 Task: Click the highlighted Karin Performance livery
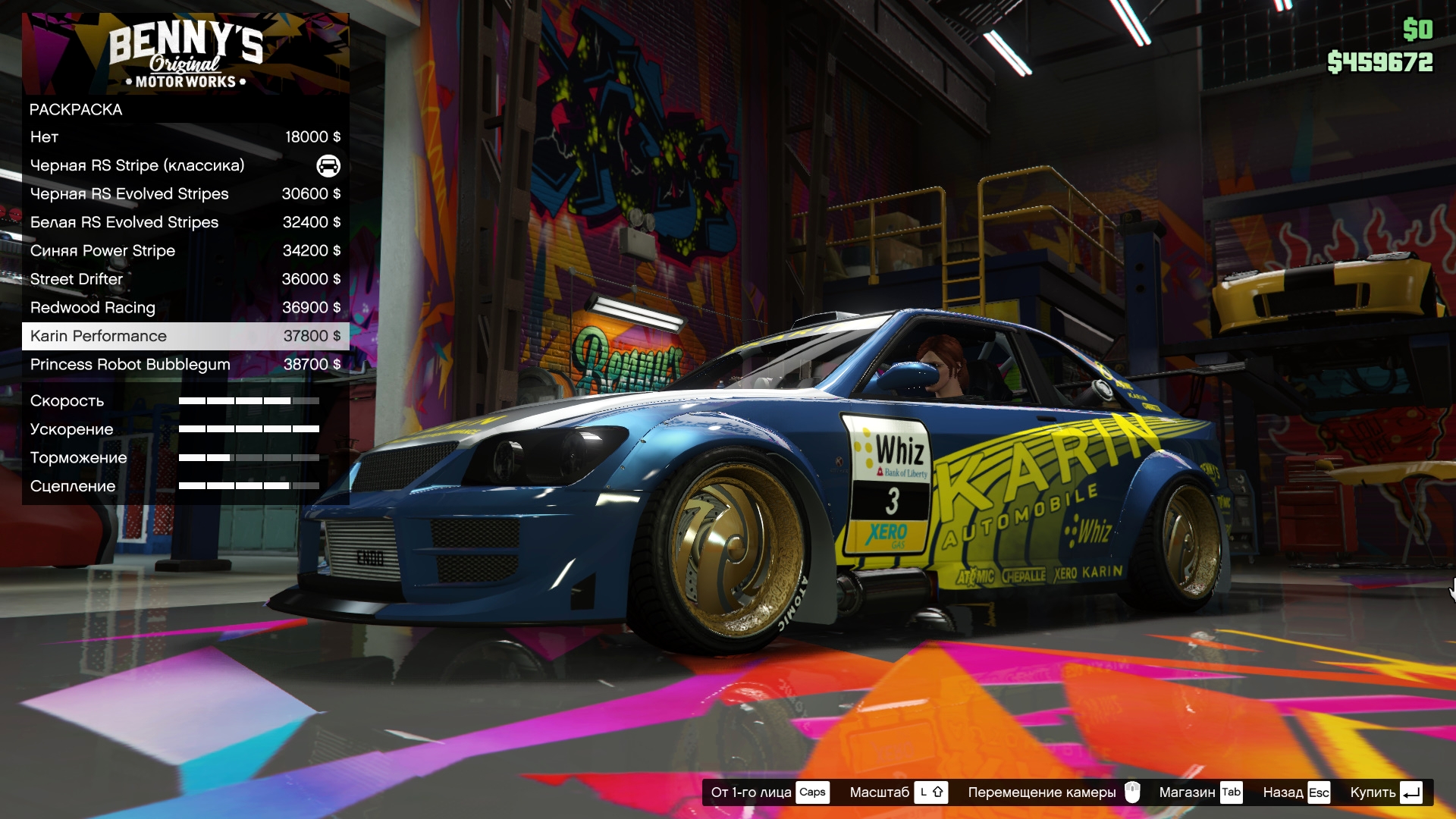point(185,336)
